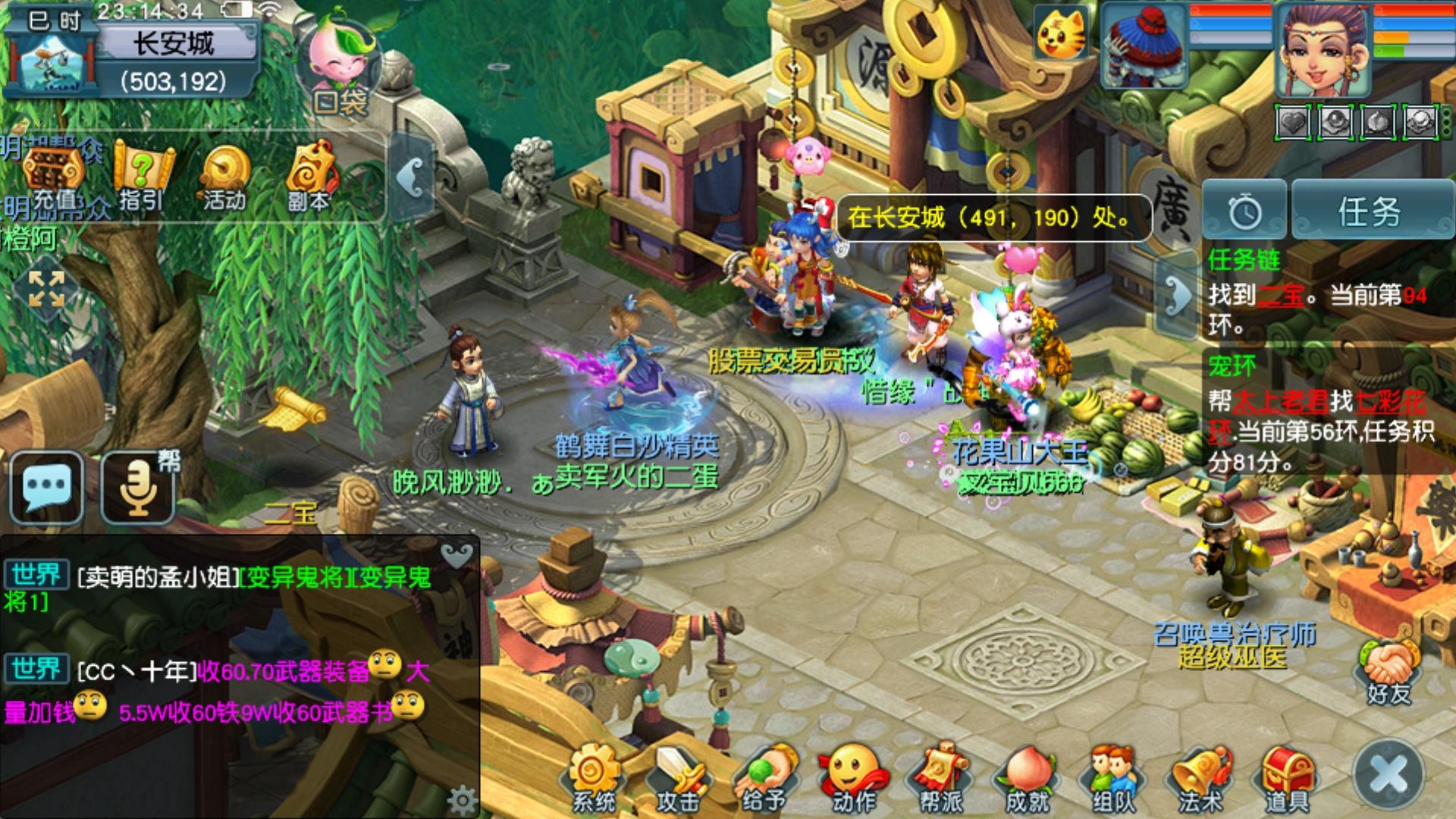Open the 任务 quest tab
This screenshot has height=819, width=1456.
[1370, 211]
